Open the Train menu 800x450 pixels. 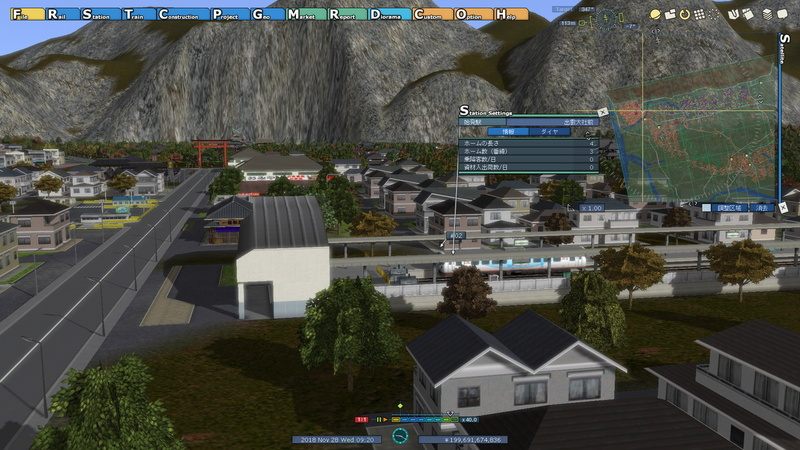(138, 15)
